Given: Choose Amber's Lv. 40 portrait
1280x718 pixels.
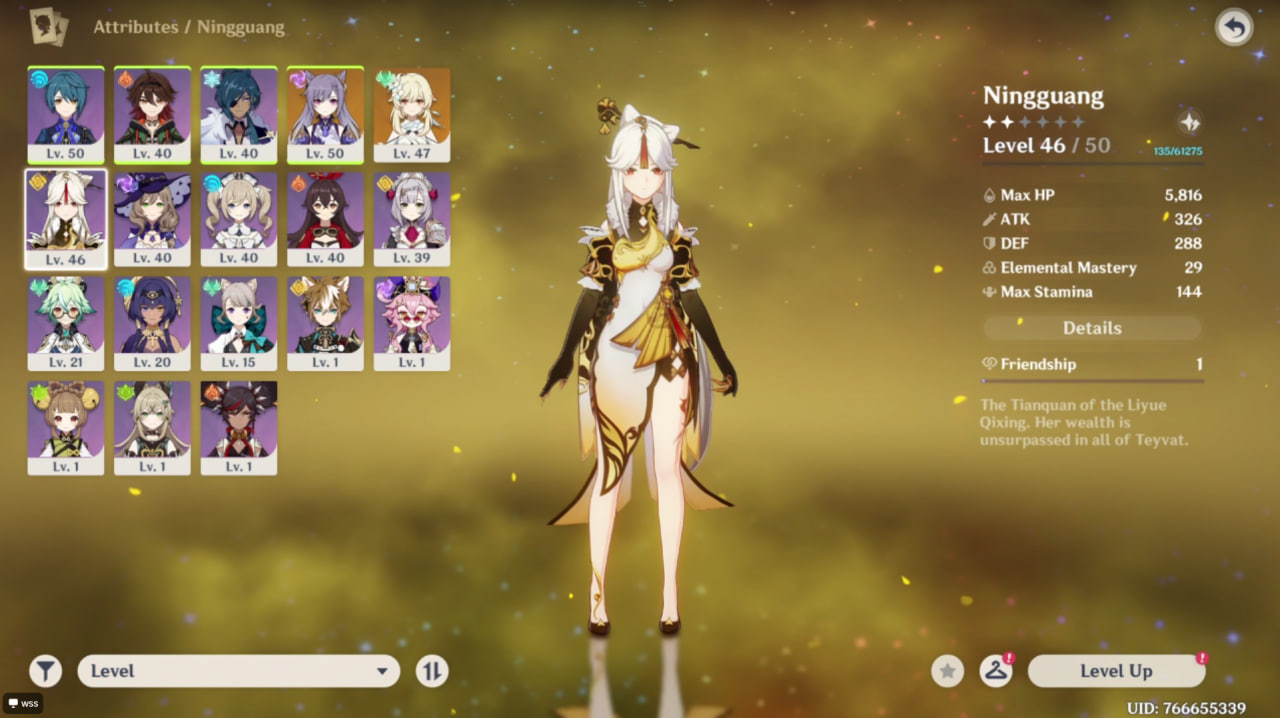Looking at the screenshot, I should pos(325,219).
